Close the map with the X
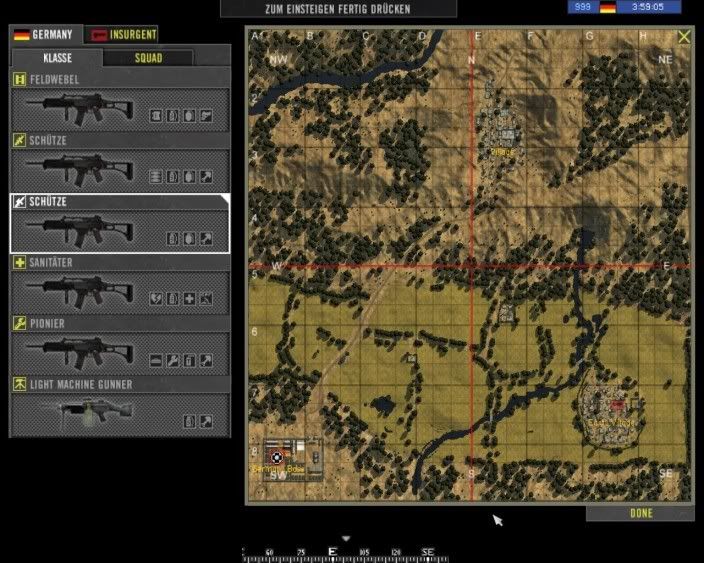 684,37
